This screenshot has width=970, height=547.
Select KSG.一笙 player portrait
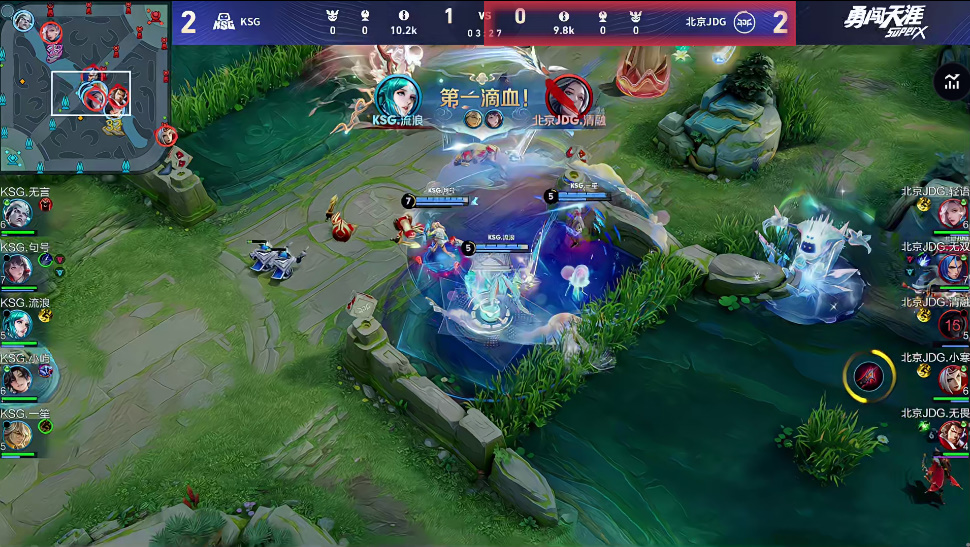17,434
